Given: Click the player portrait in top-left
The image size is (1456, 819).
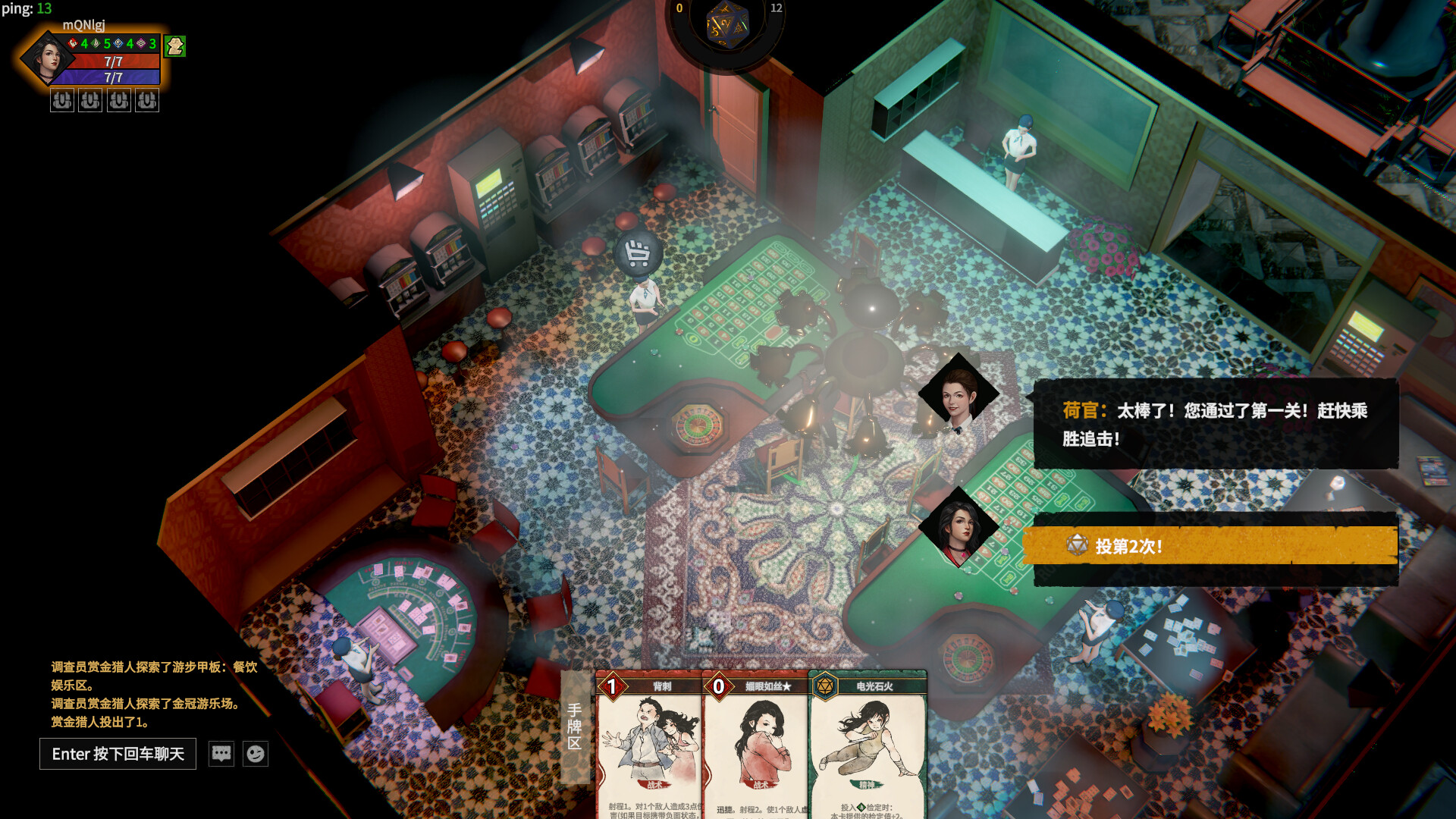Looking at the screenshot, I should [x=47, y=58].
